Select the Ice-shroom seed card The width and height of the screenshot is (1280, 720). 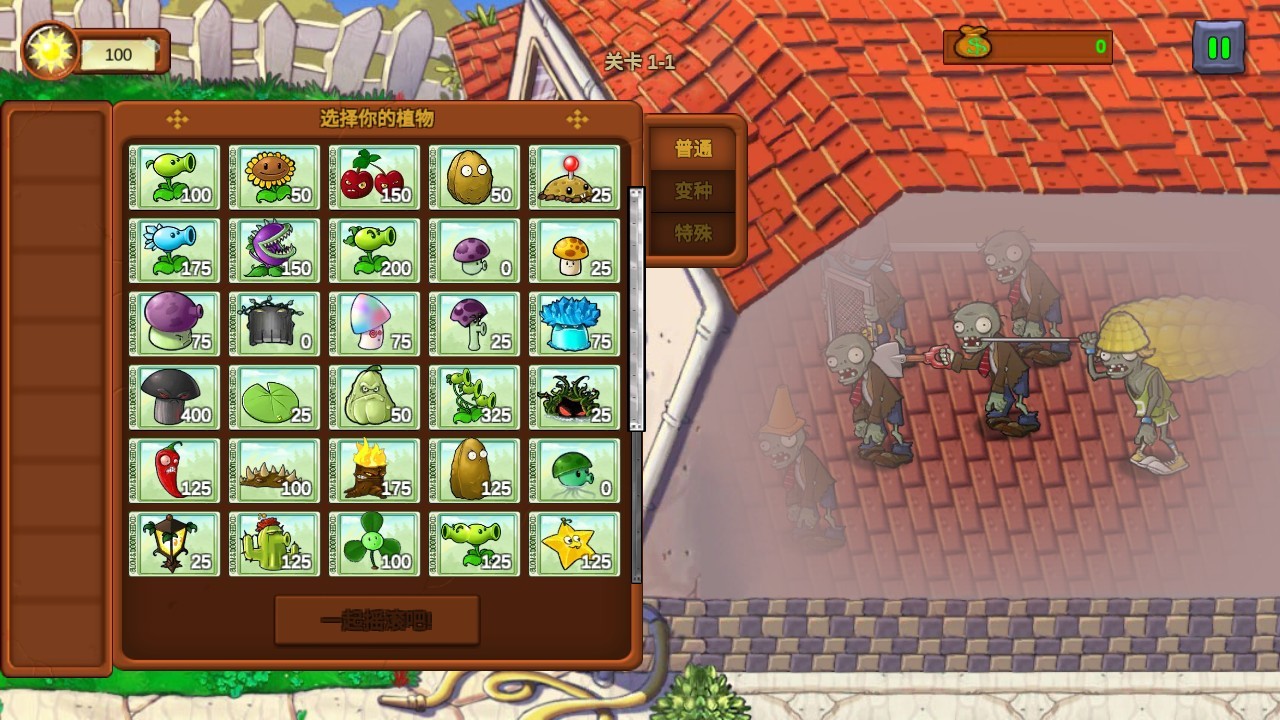574,323
